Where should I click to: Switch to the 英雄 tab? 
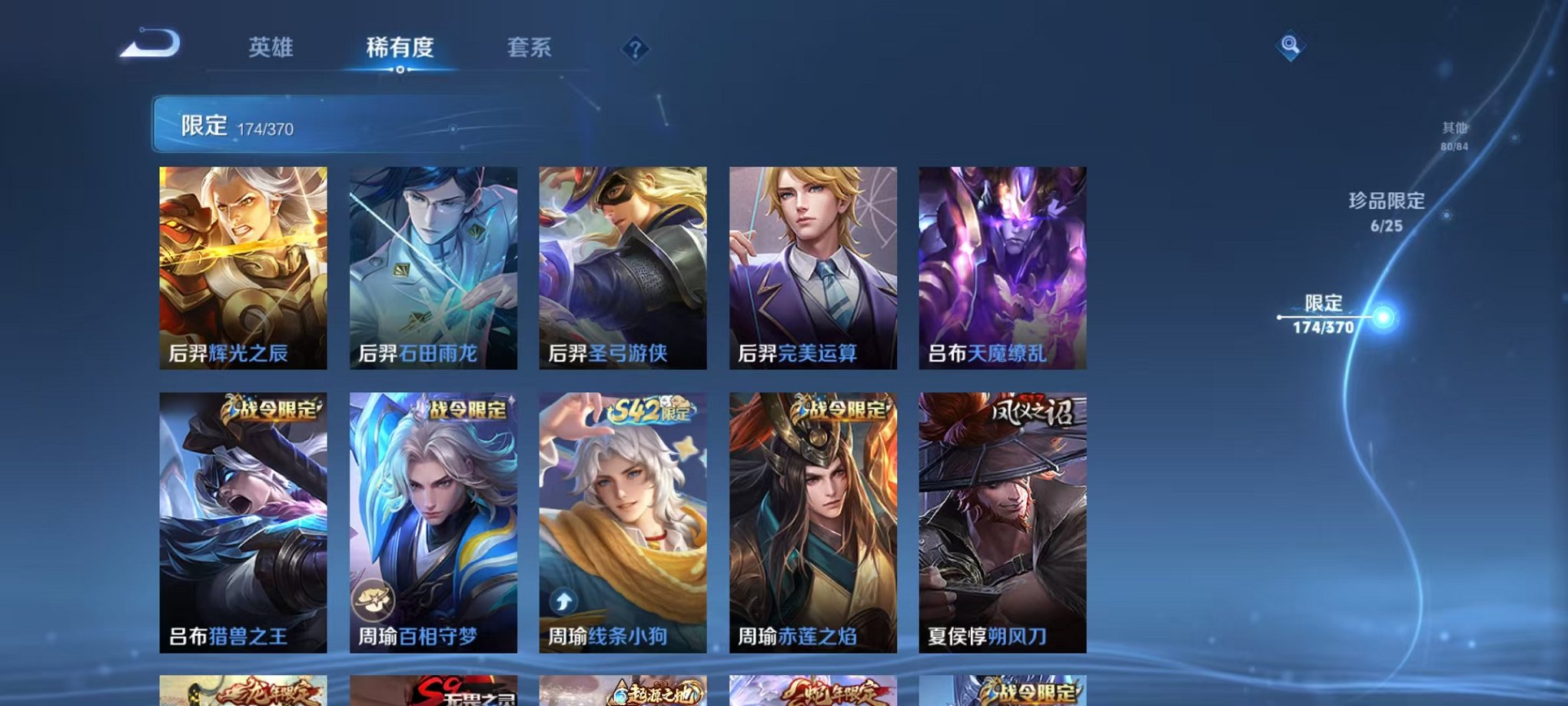(x=271, y=48)
